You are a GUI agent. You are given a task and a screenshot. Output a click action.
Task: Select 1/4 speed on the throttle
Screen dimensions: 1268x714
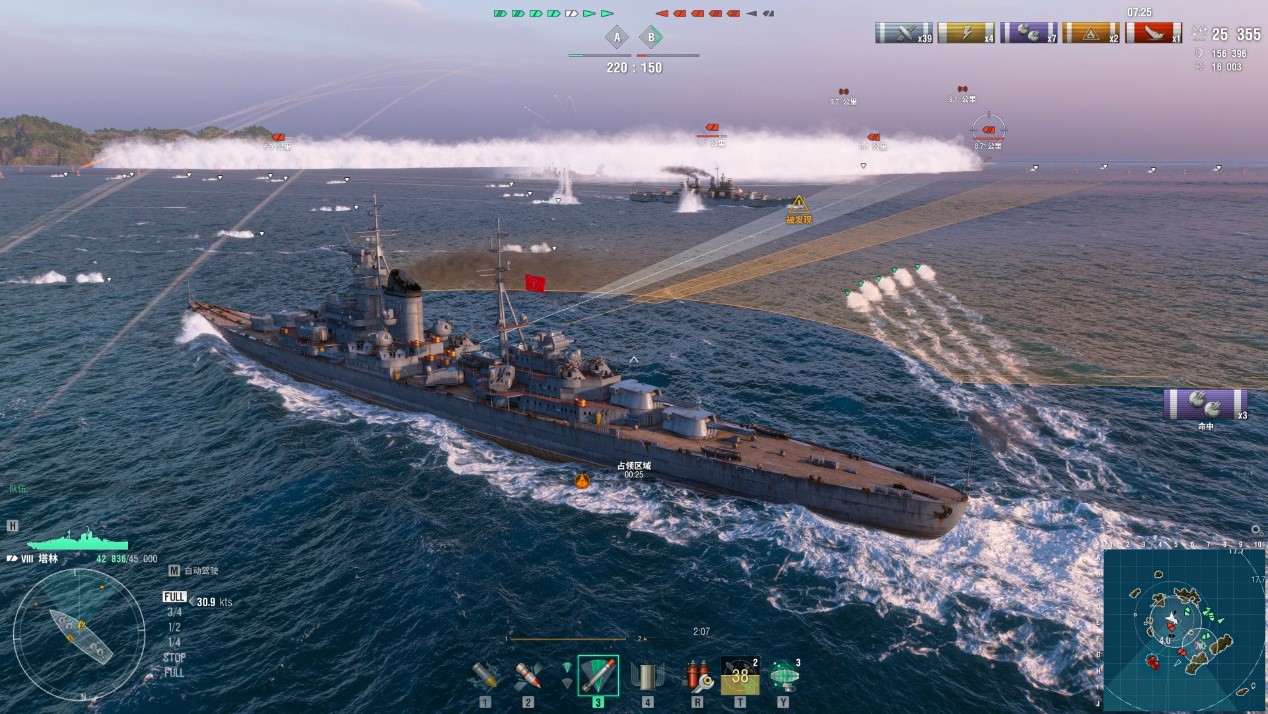(174, 642)
